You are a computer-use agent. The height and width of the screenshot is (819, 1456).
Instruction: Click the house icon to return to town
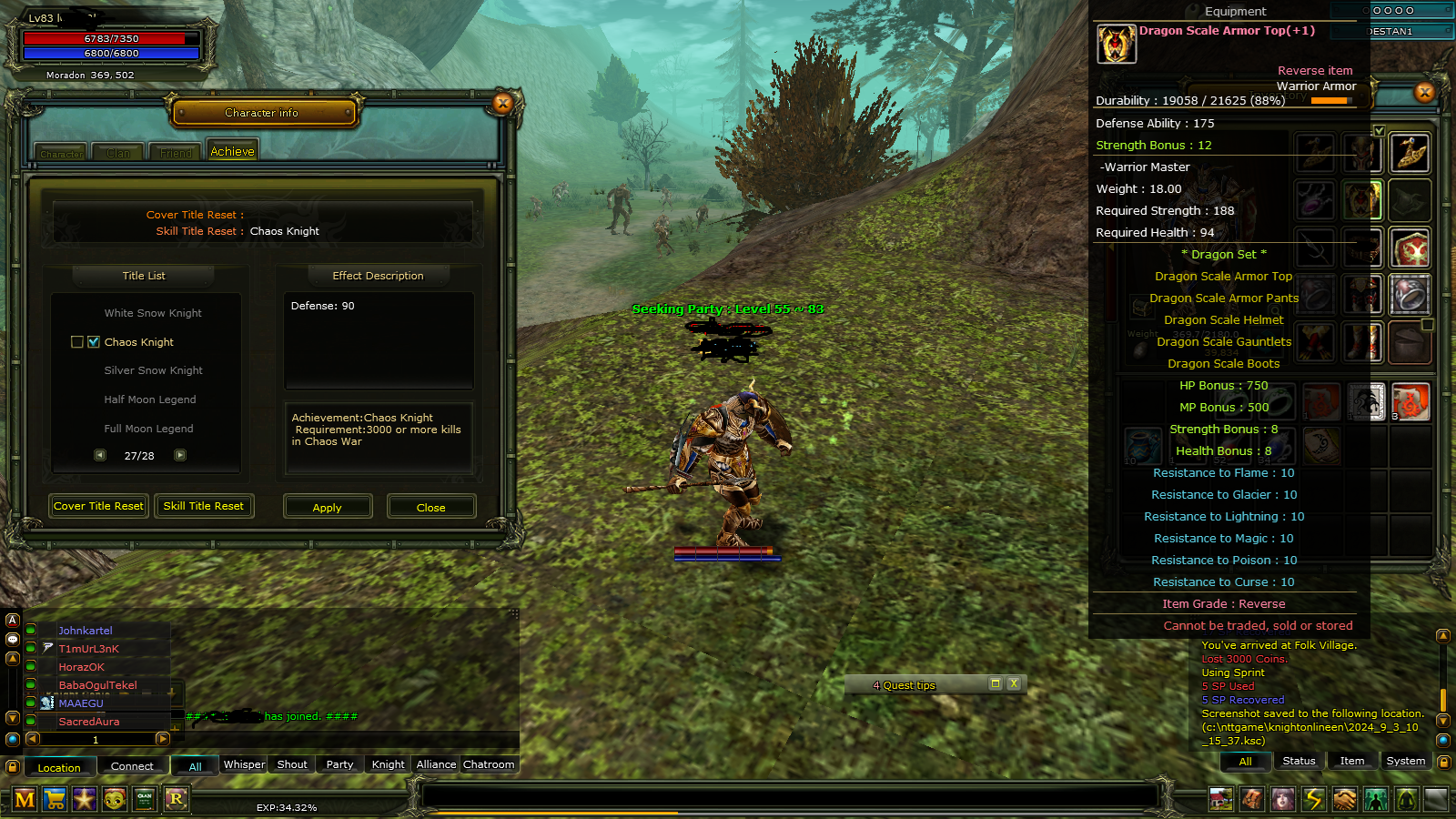[x=1219, y=799]
